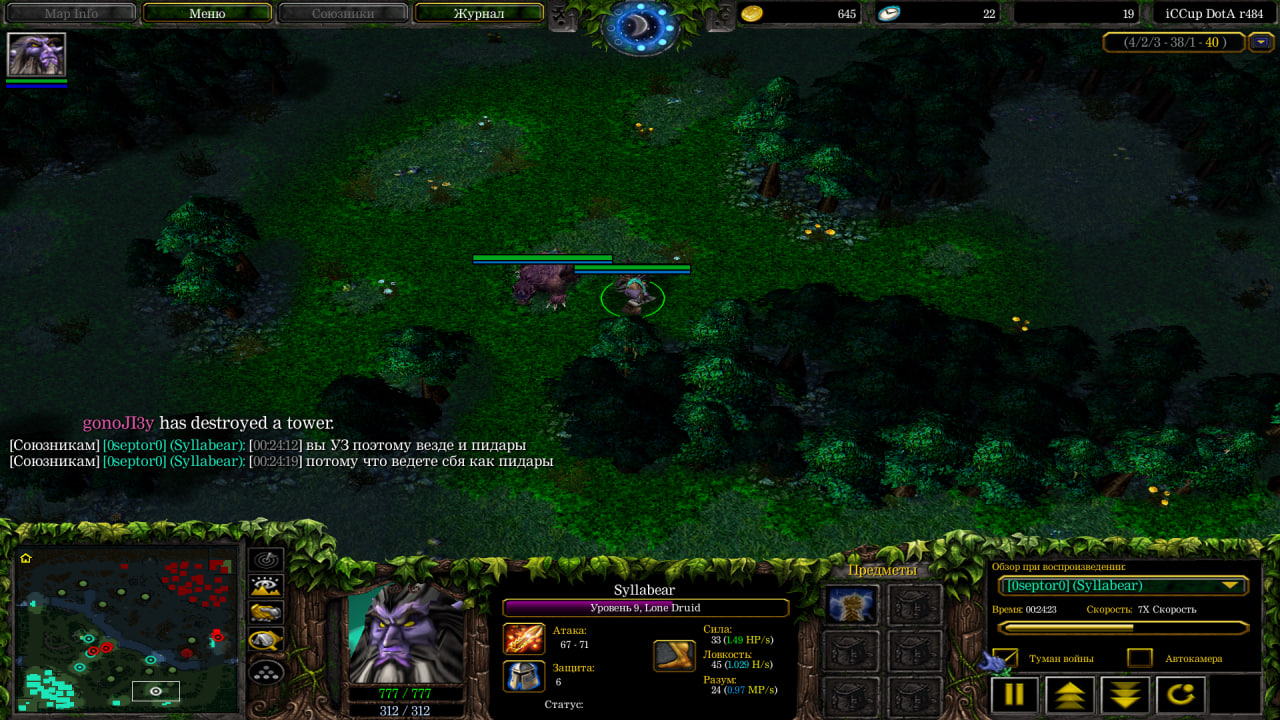
Task: Toggle minimap creep camps display button
Action: 266,640
